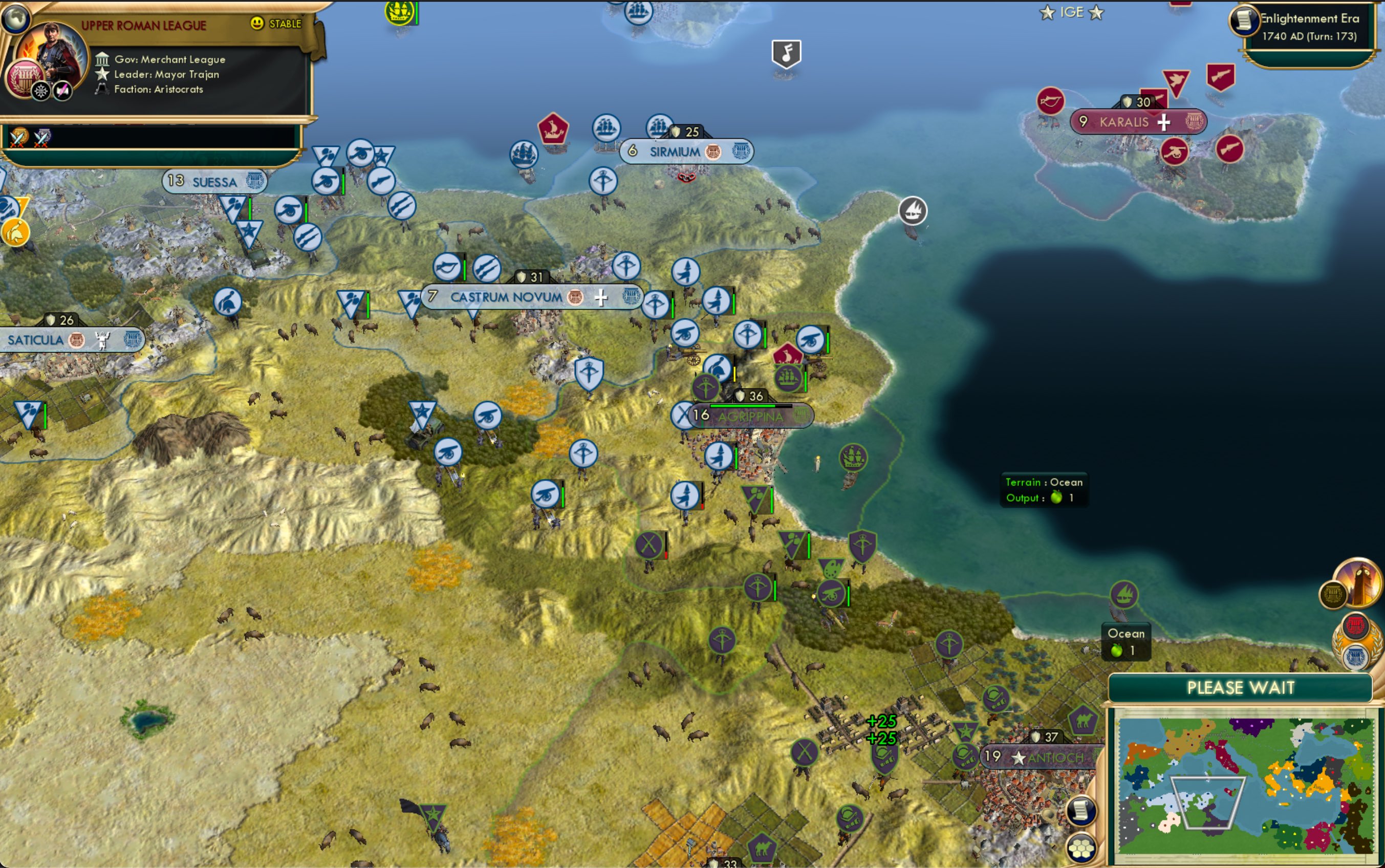
Task: Open the scroll button left of the minimap
Action: click(x=1081, y=811)
